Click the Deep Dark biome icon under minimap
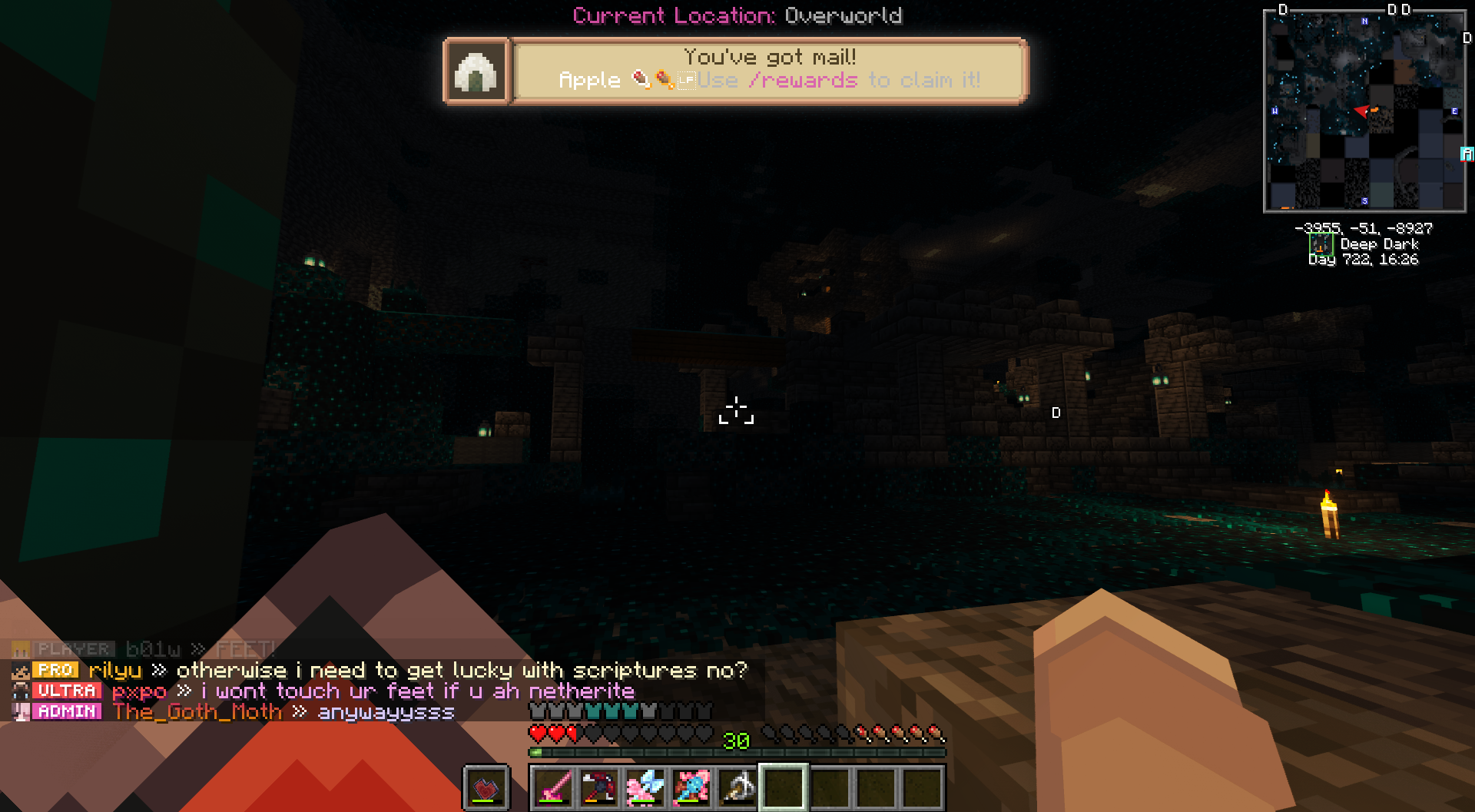Viewport: 1475px width, 812px height. click(1321, 244)
